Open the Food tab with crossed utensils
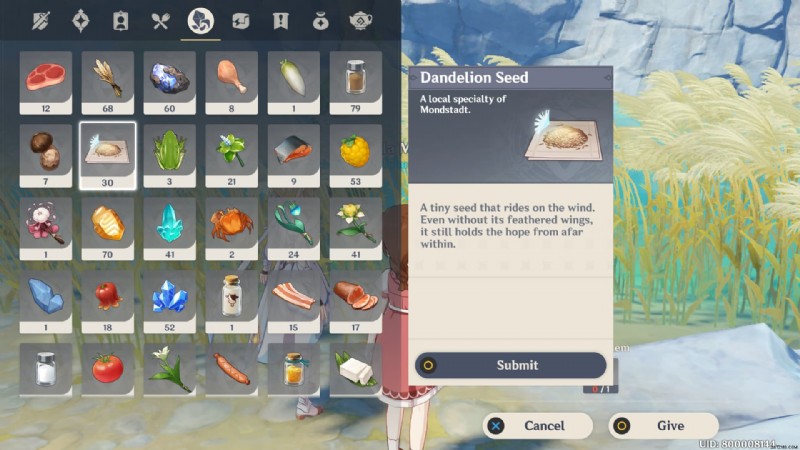This screenshot has width=800, height=450. click(160, 20)
